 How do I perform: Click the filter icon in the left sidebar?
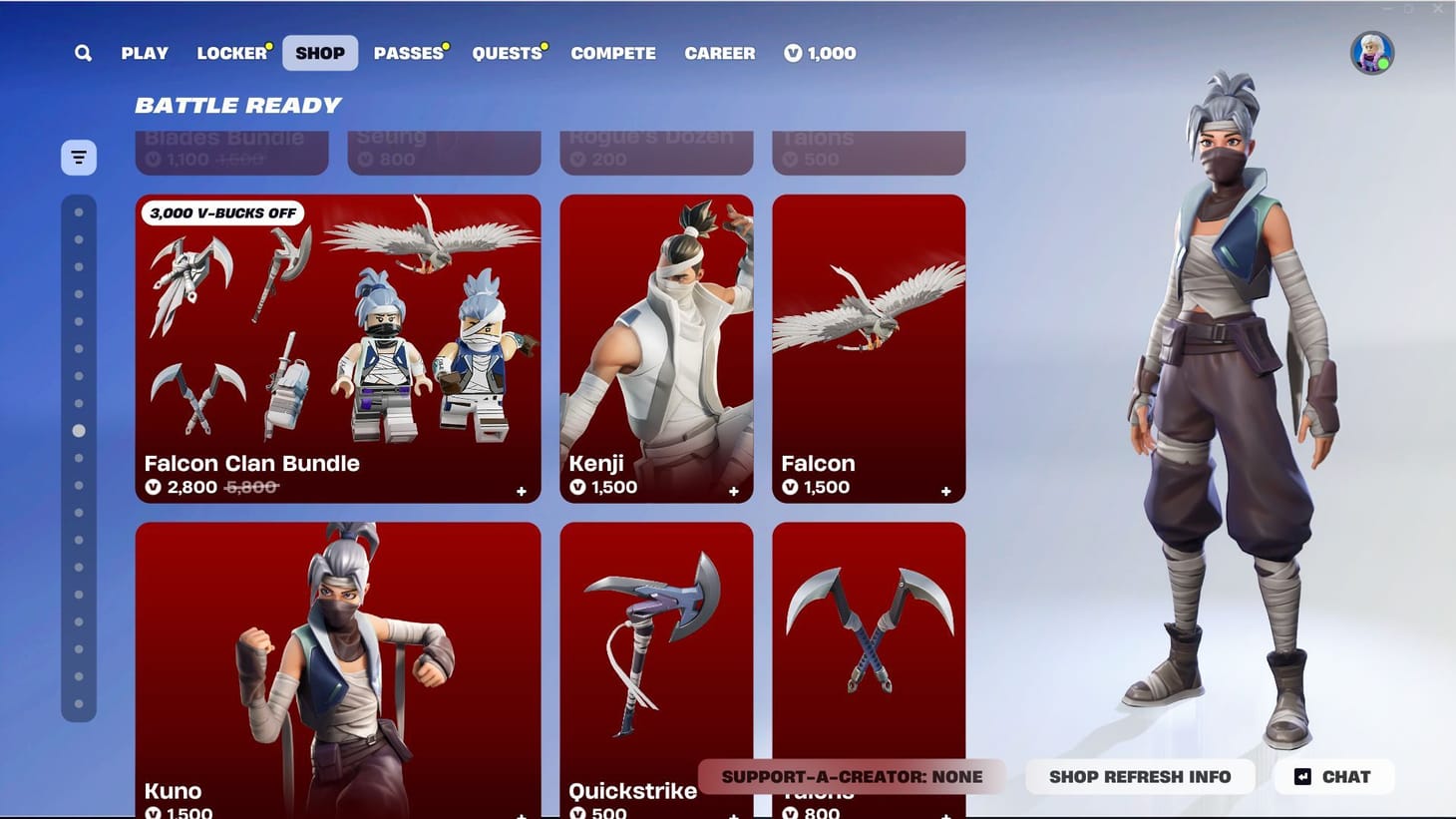(x=78, y=157)
